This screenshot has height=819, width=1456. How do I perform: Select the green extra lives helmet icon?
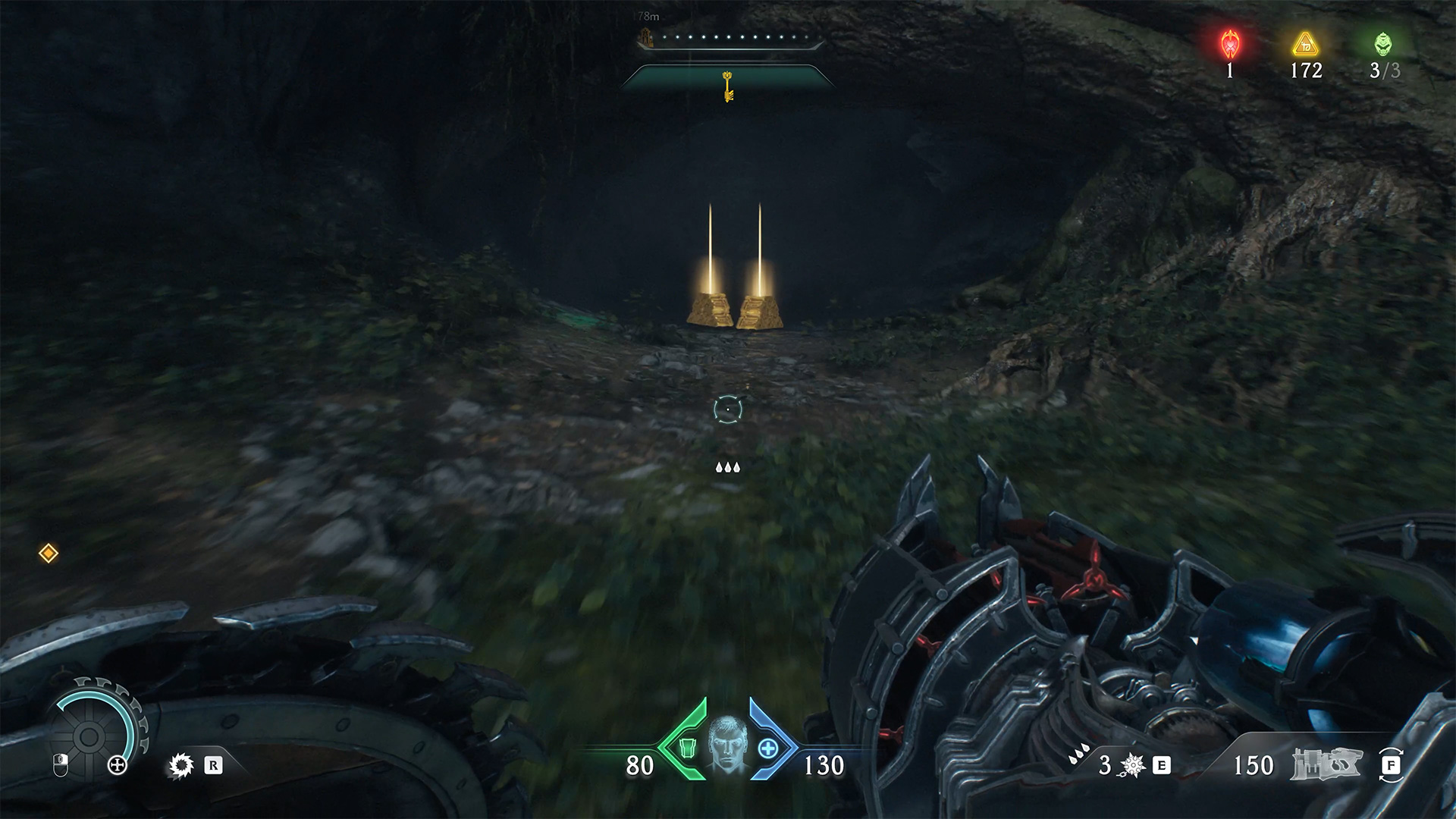click(1383, 45)
